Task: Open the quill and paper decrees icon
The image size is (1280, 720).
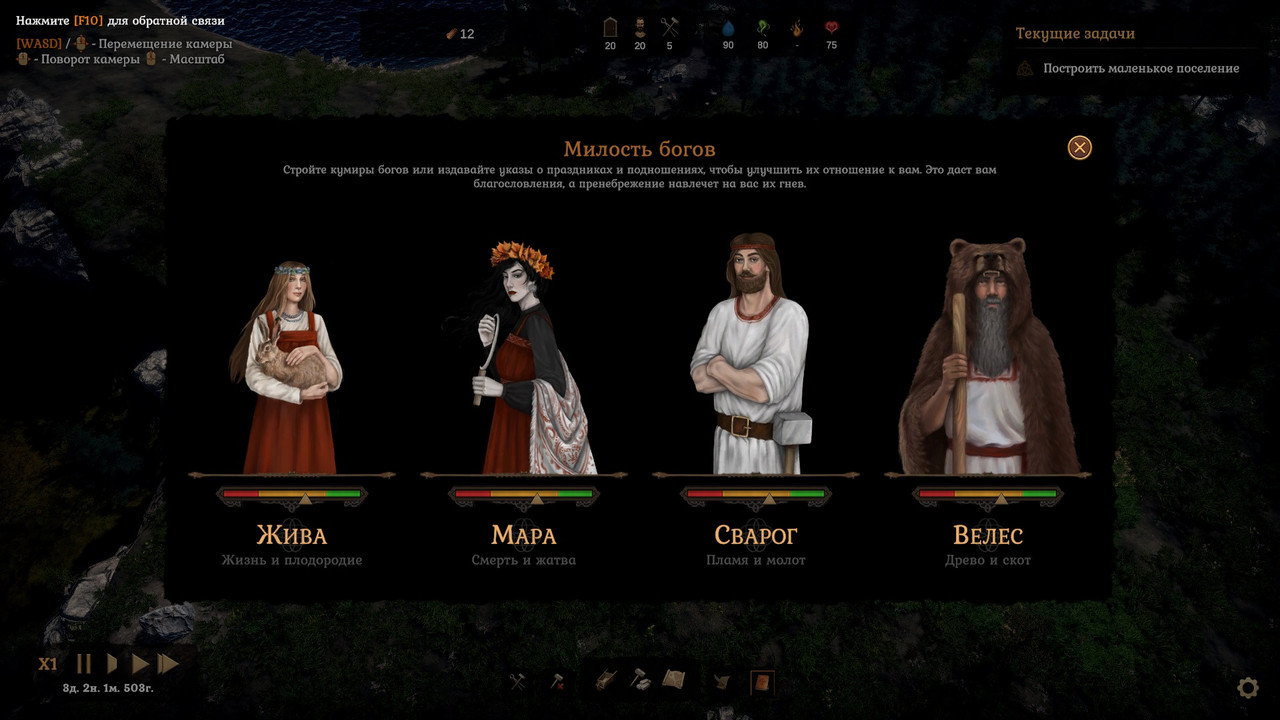Action: [722, 682]
